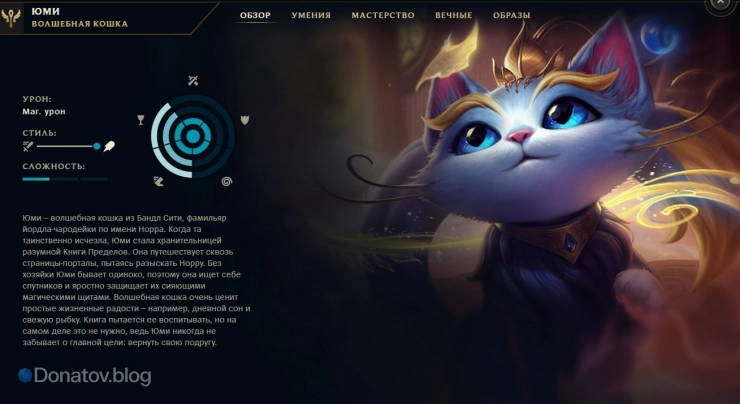Open the Образы skins tab
The image size is (740, 404).
512,16
